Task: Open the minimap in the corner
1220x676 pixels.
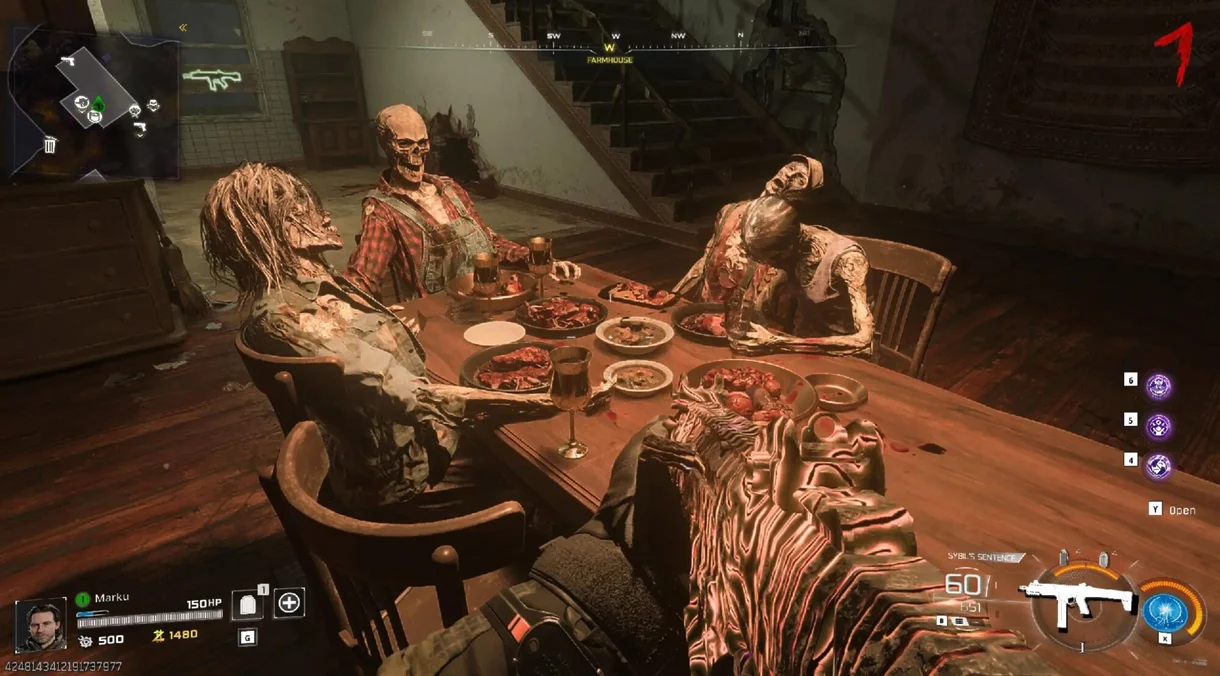Action: 95,102
